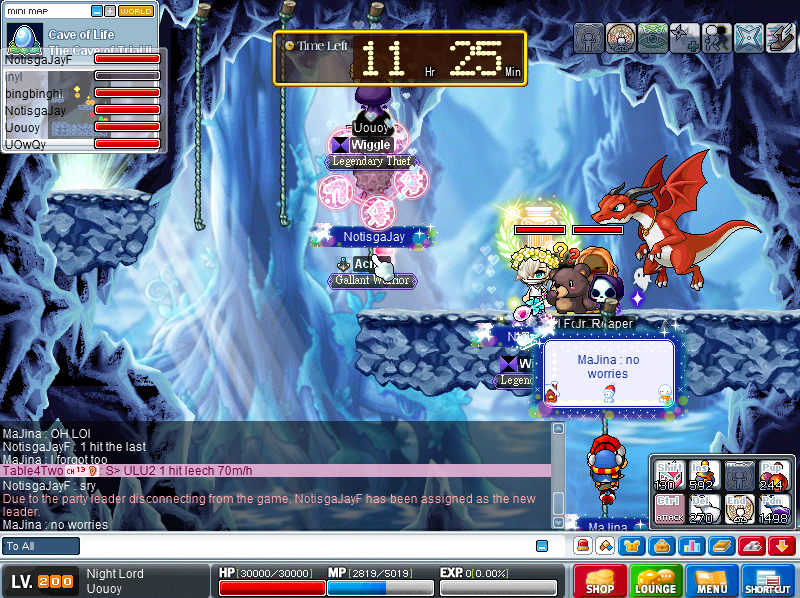The height and width of the screenshot is (598, 800).
Task: Click the Shortcut button
Action: tap(768, 581)
